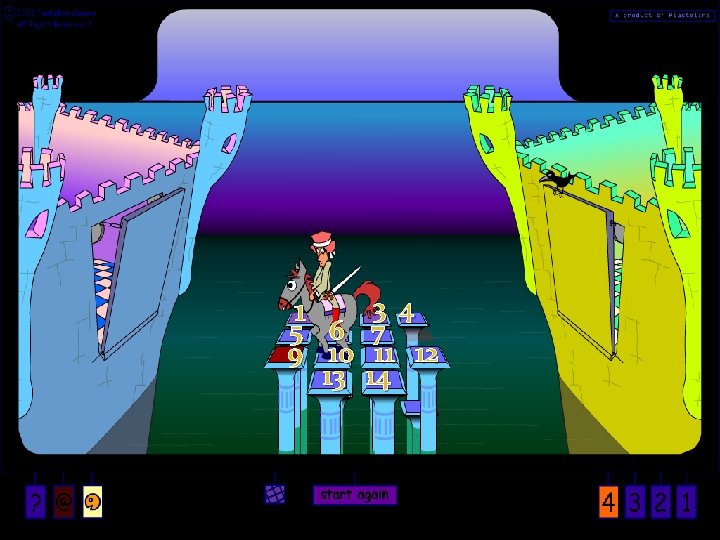The height and width of the screenshot is (540, 720).
Task: Pick the tile numbered 13
Action: point(334,380)
